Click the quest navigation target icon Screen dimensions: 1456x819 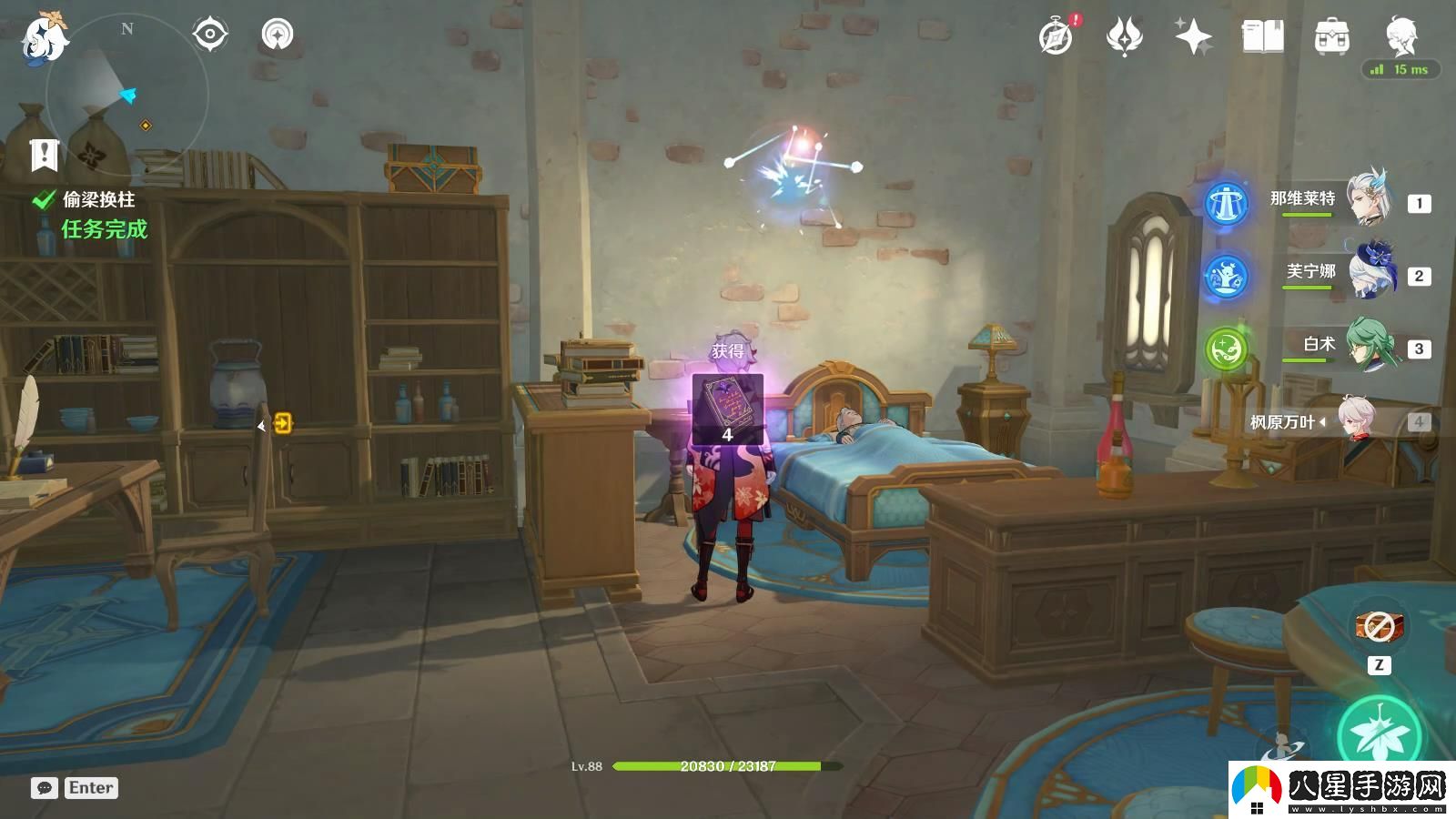pyautogui.click(x=209, y=35)
